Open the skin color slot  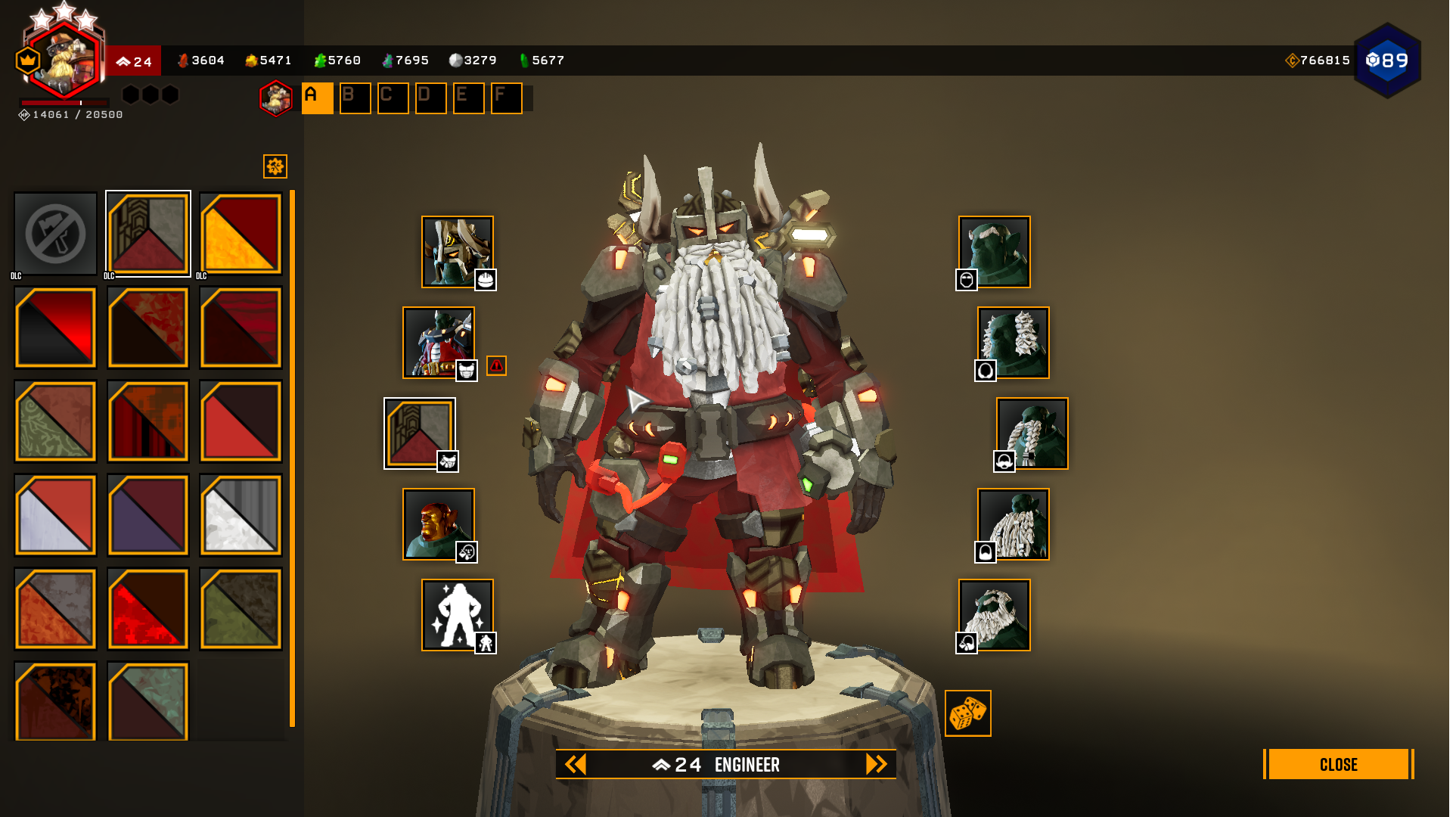(439, 524)
